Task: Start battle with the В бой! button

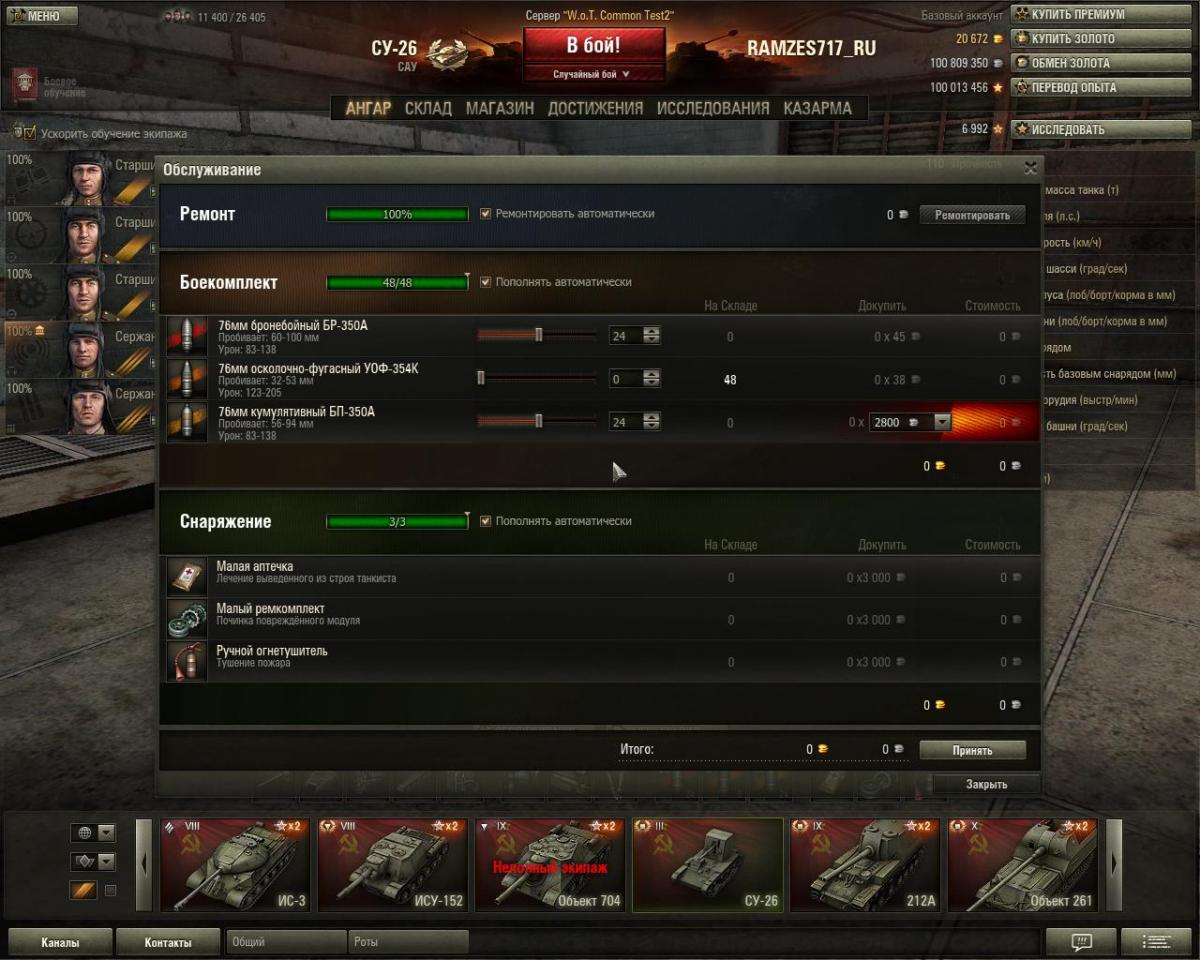Action: point(593,46)
